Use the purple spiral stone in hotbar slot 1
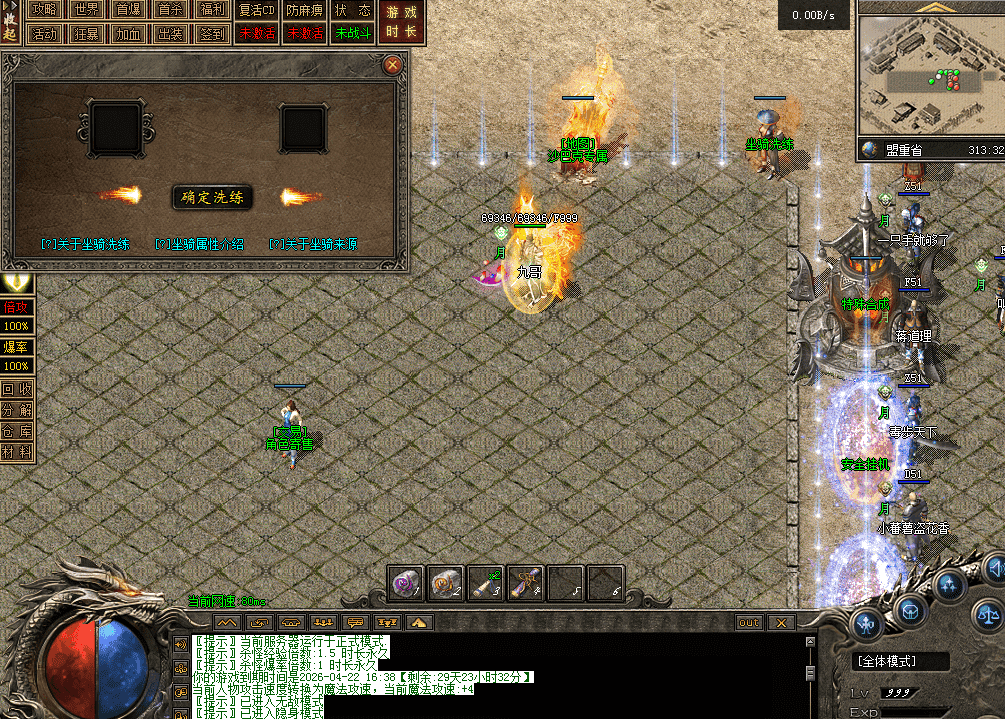 [406, 583]
